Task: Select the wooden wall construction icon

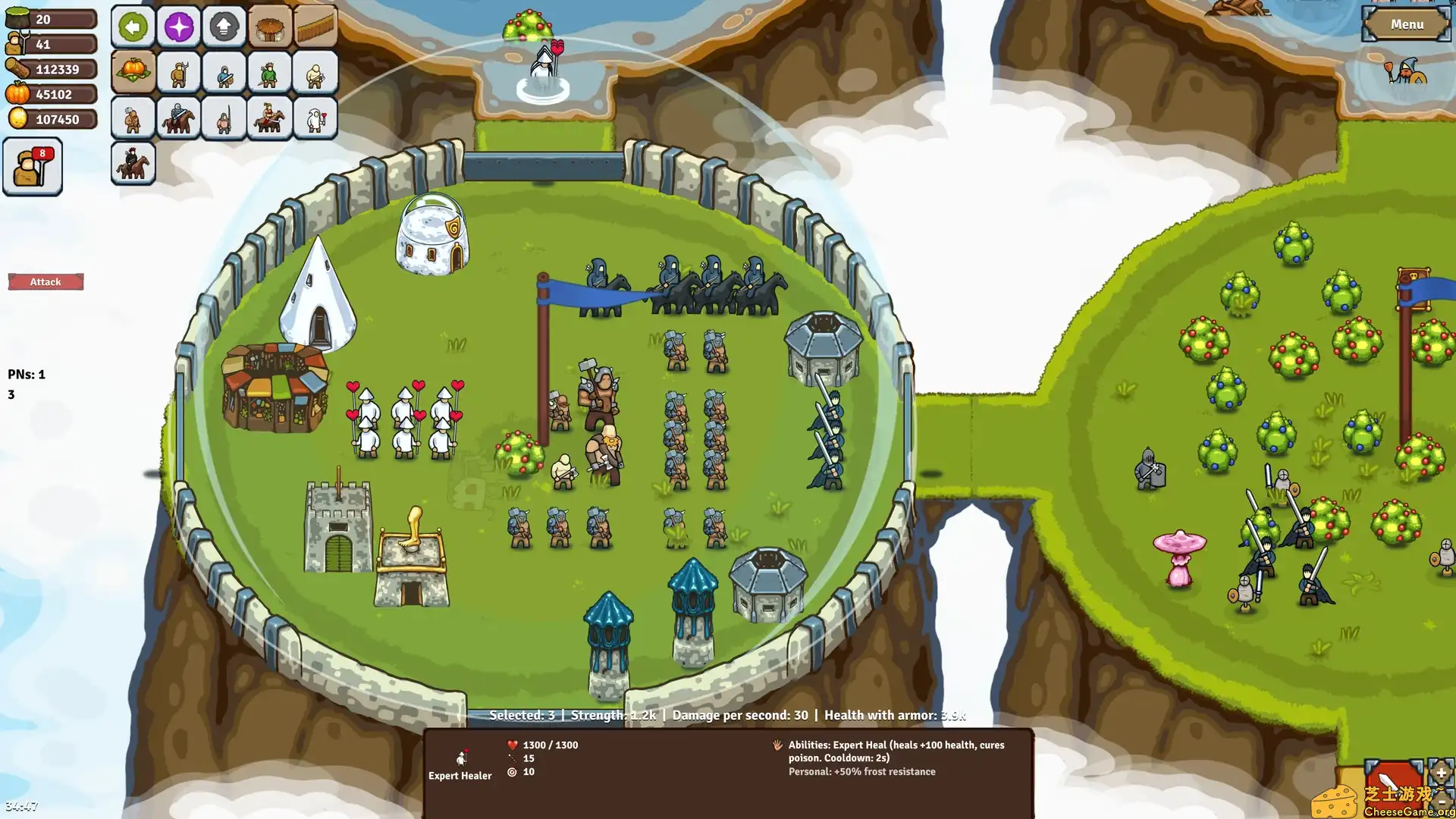Action: [315, 27]
